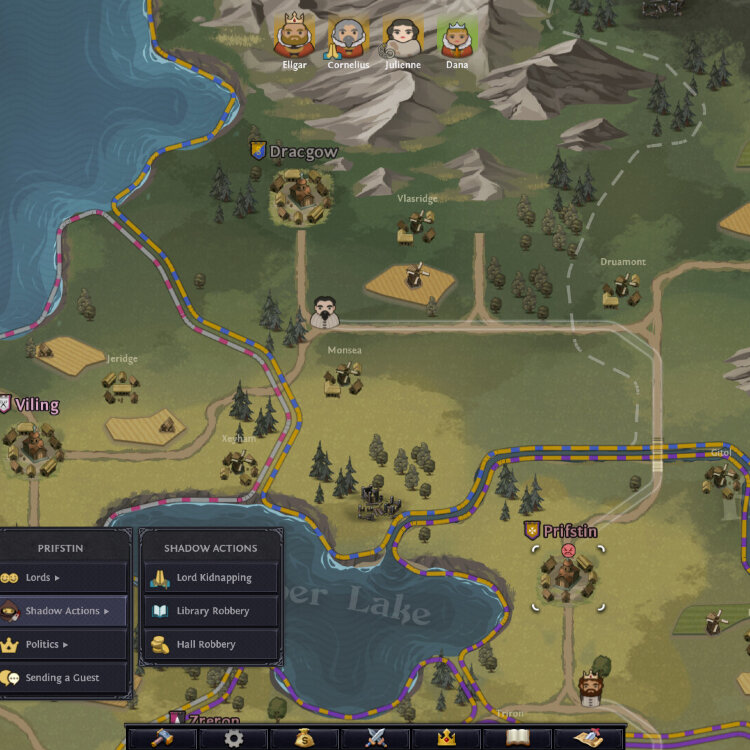Choose Dana's portrait
750x750 pixels.
click(456, 38)
